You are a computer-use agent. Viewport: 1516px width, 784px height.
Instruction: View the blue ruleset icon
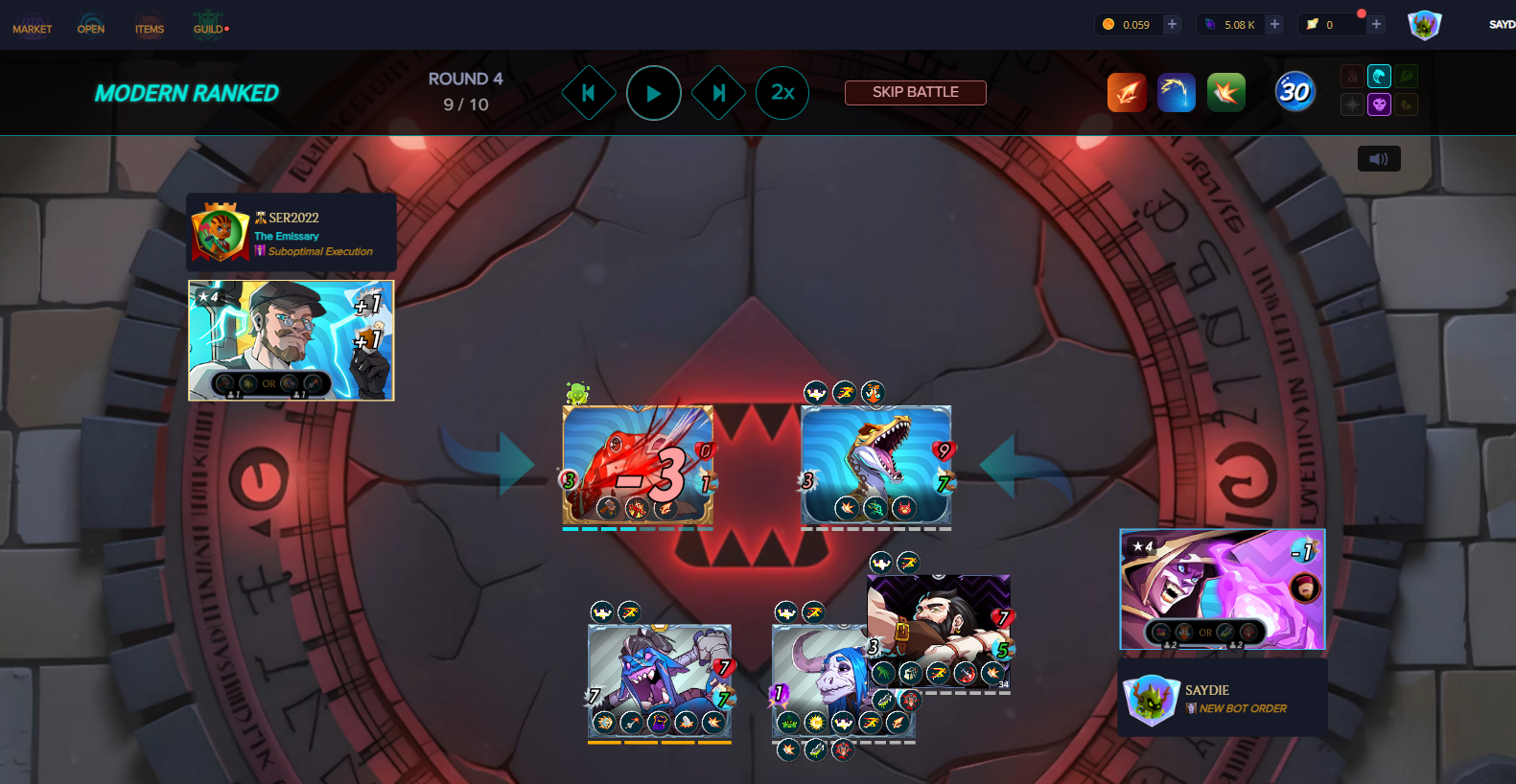1177,93
